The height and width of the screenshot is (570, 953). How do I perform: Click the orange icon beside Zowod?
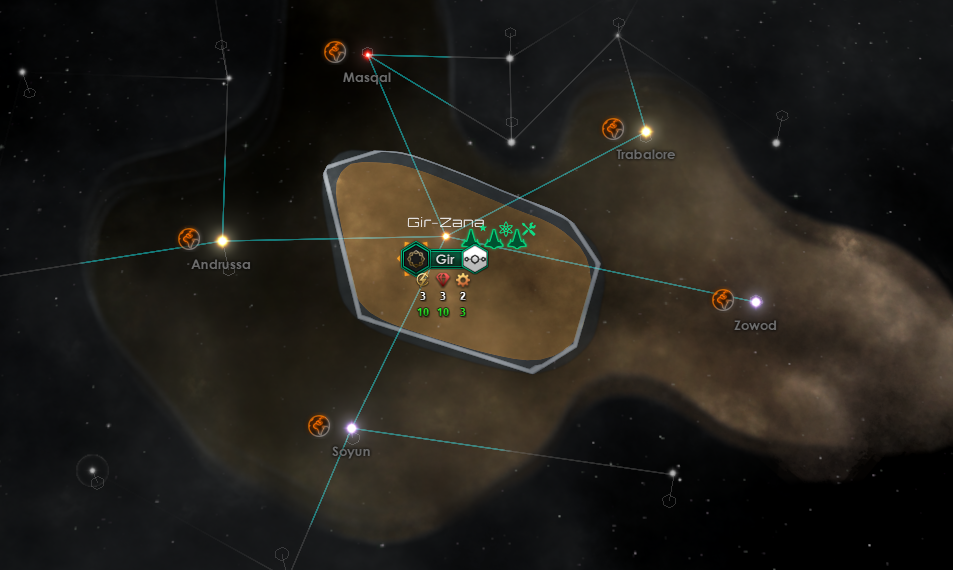pyautogui.click(x=723, y=299)
